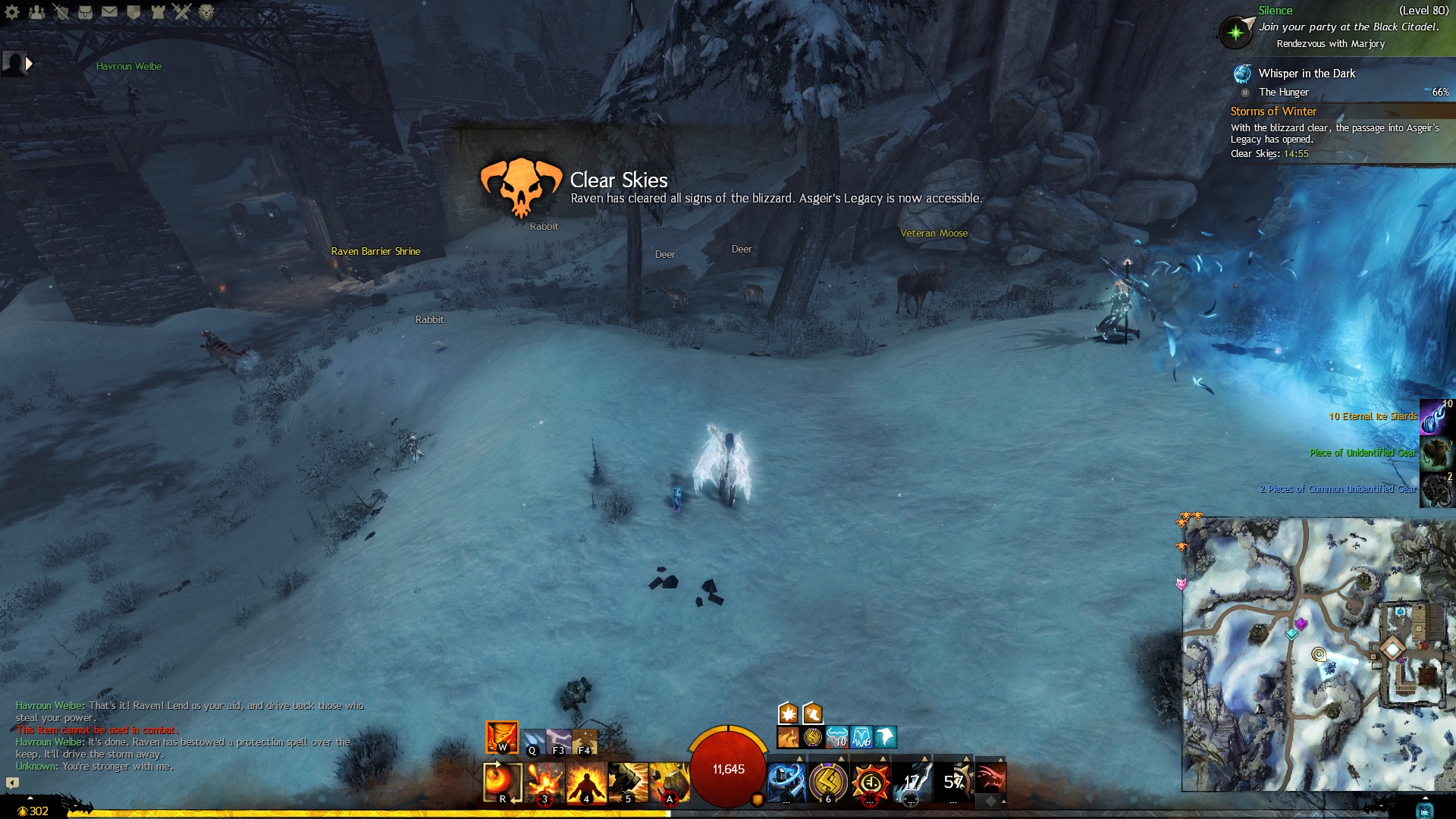
Task: Open the PvP crossed swords icon
Action: [182, 11]
